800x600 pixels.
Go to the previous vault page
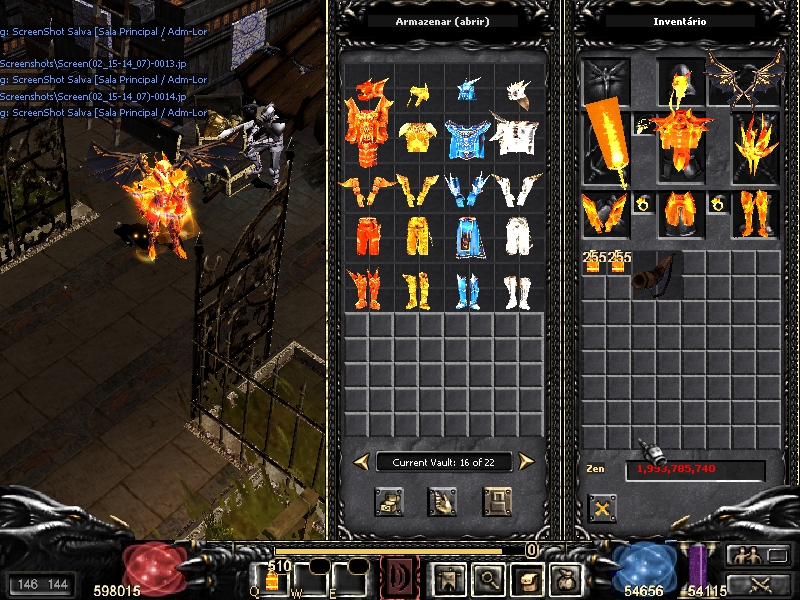[x=361, y=461]
